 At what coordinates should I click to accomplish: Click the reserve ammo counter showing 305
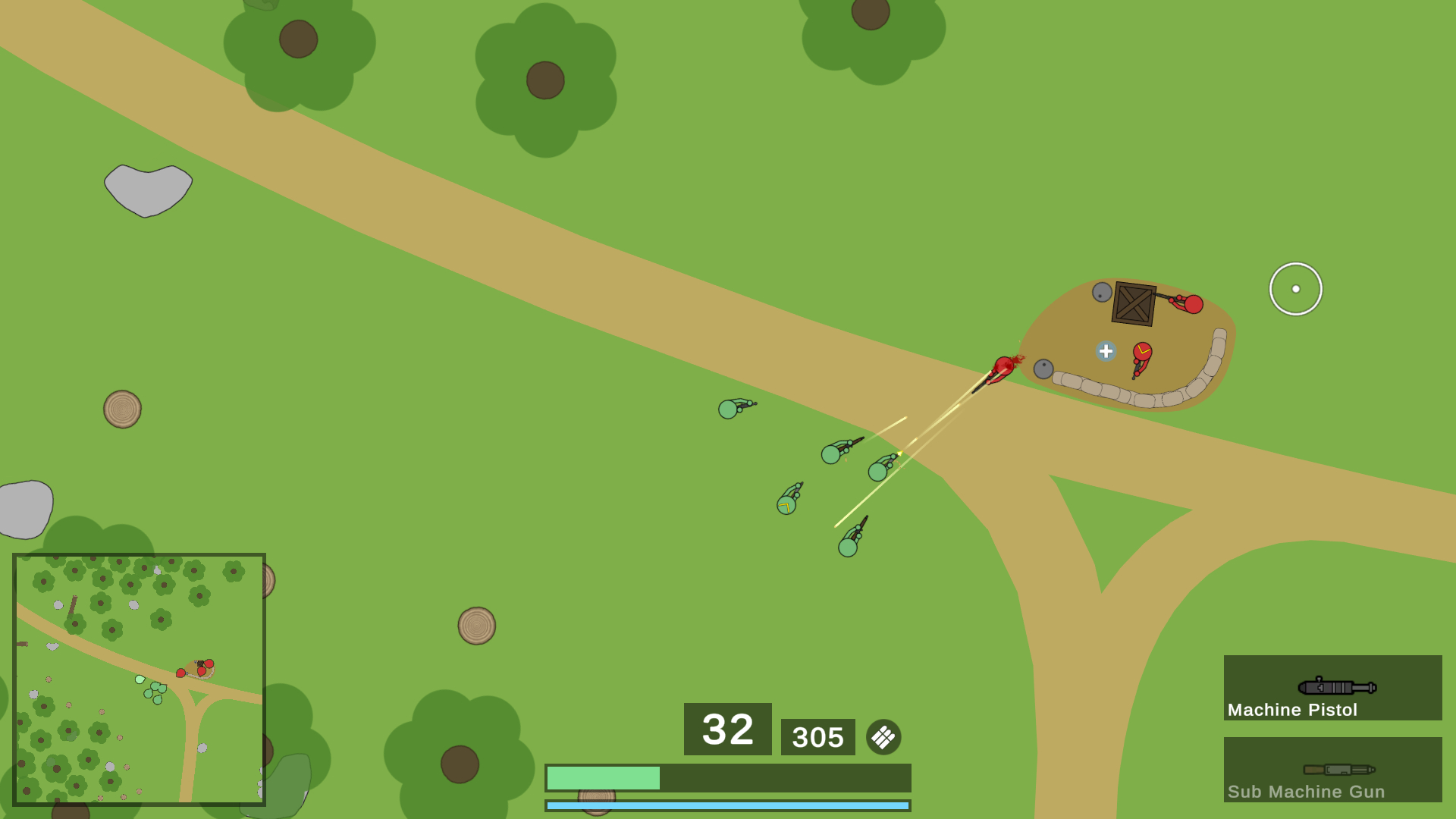pyautogui.click(x=817, y=736)
